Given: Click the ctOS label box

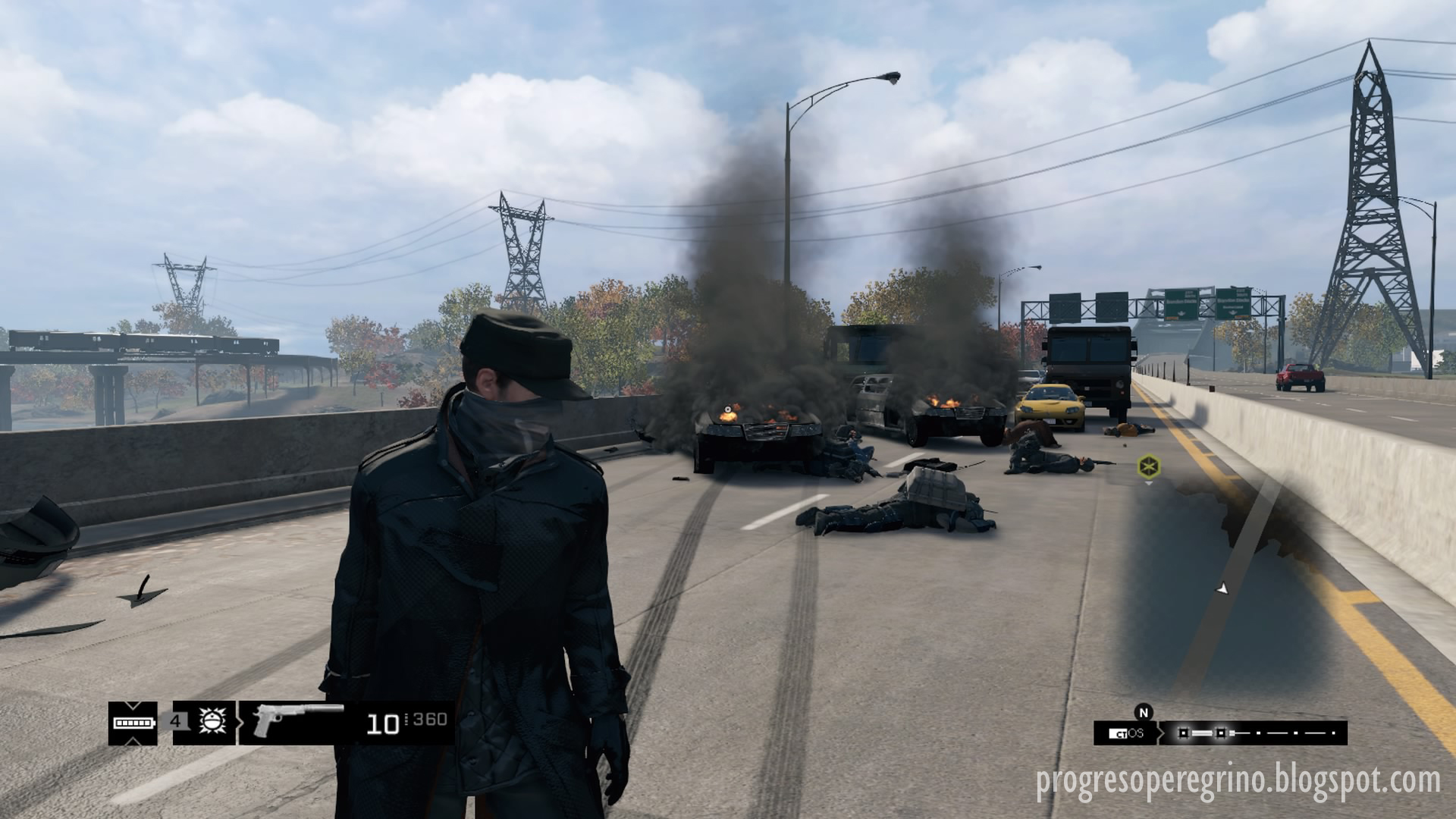Looking at the screenshot, I should point(1126,733).
